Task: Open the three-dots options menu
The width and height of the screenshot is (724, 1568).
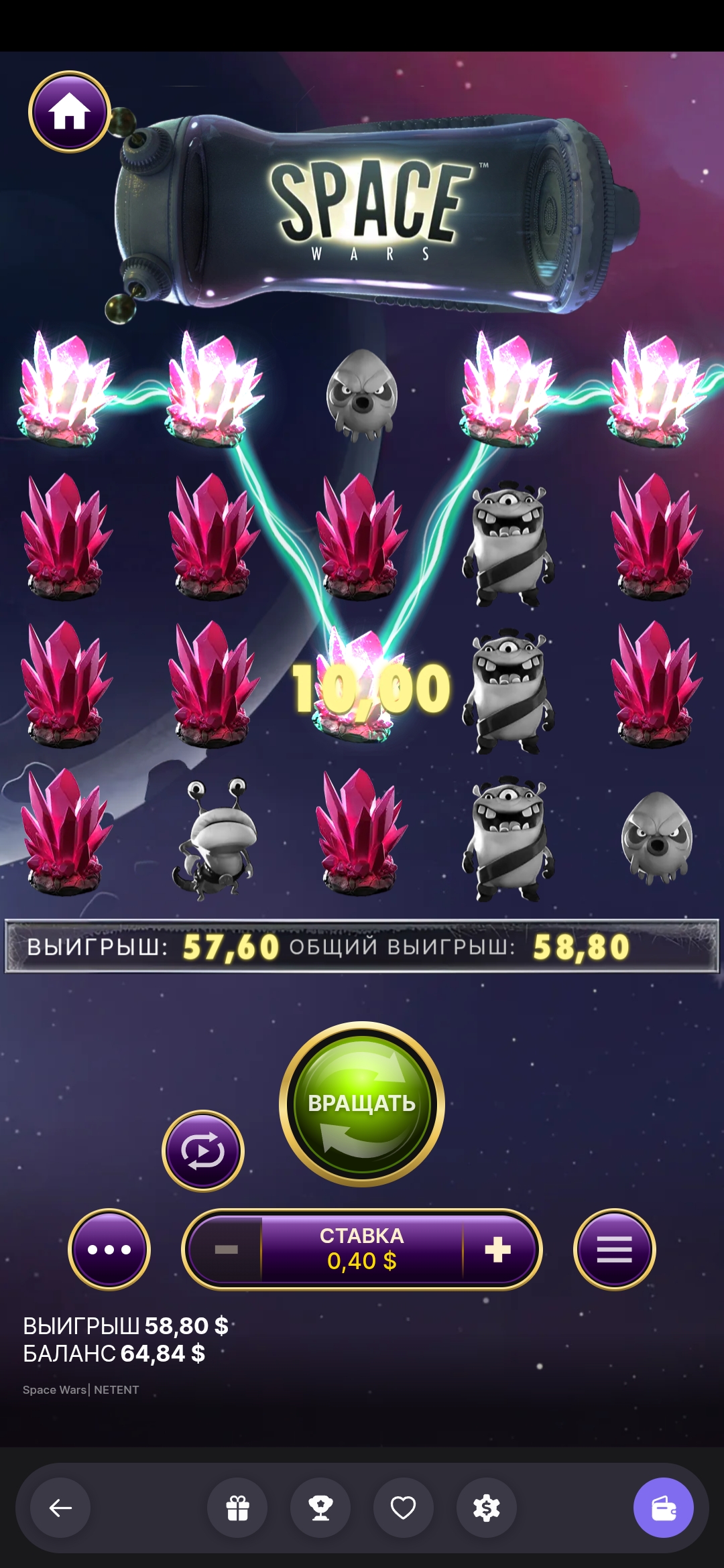Action: (109, 1249)
